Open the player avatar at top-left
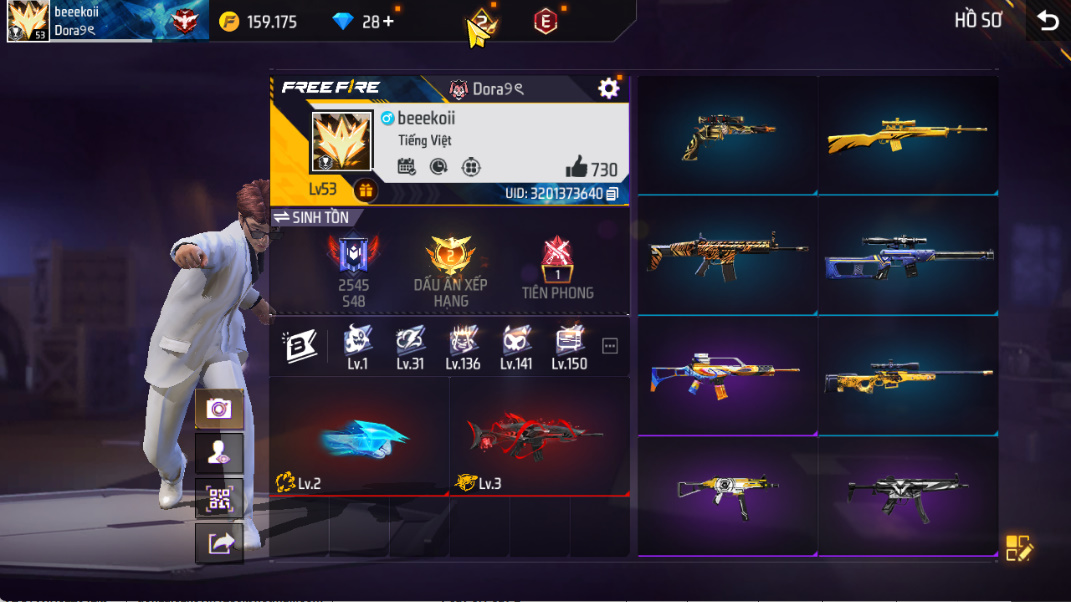Image resolution: width=1071 pixels, height=602 pixels. 28,21
